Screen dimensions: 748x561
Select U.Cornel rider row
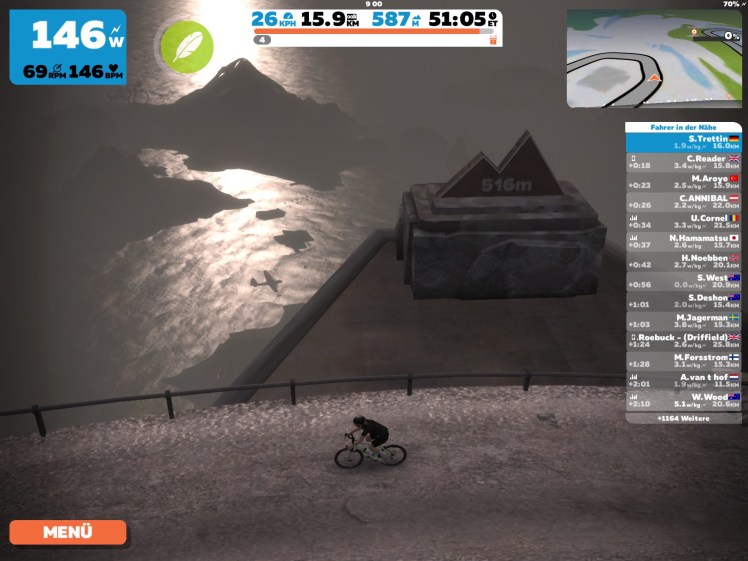(683, 221)
